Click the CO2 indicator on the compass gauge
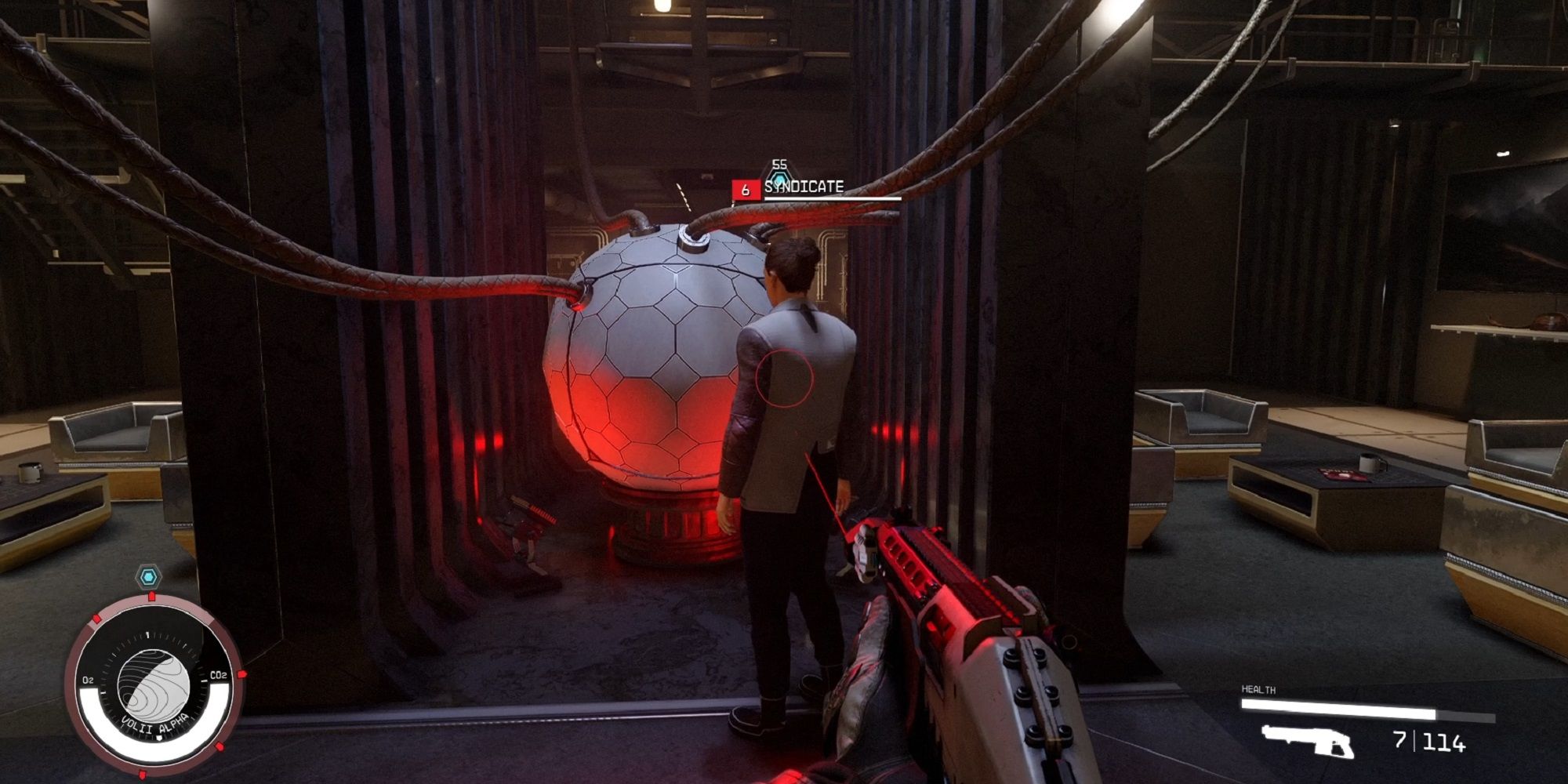Image resolution: width=1568 pixels, height=784 pixels. [x=218, y=675]
